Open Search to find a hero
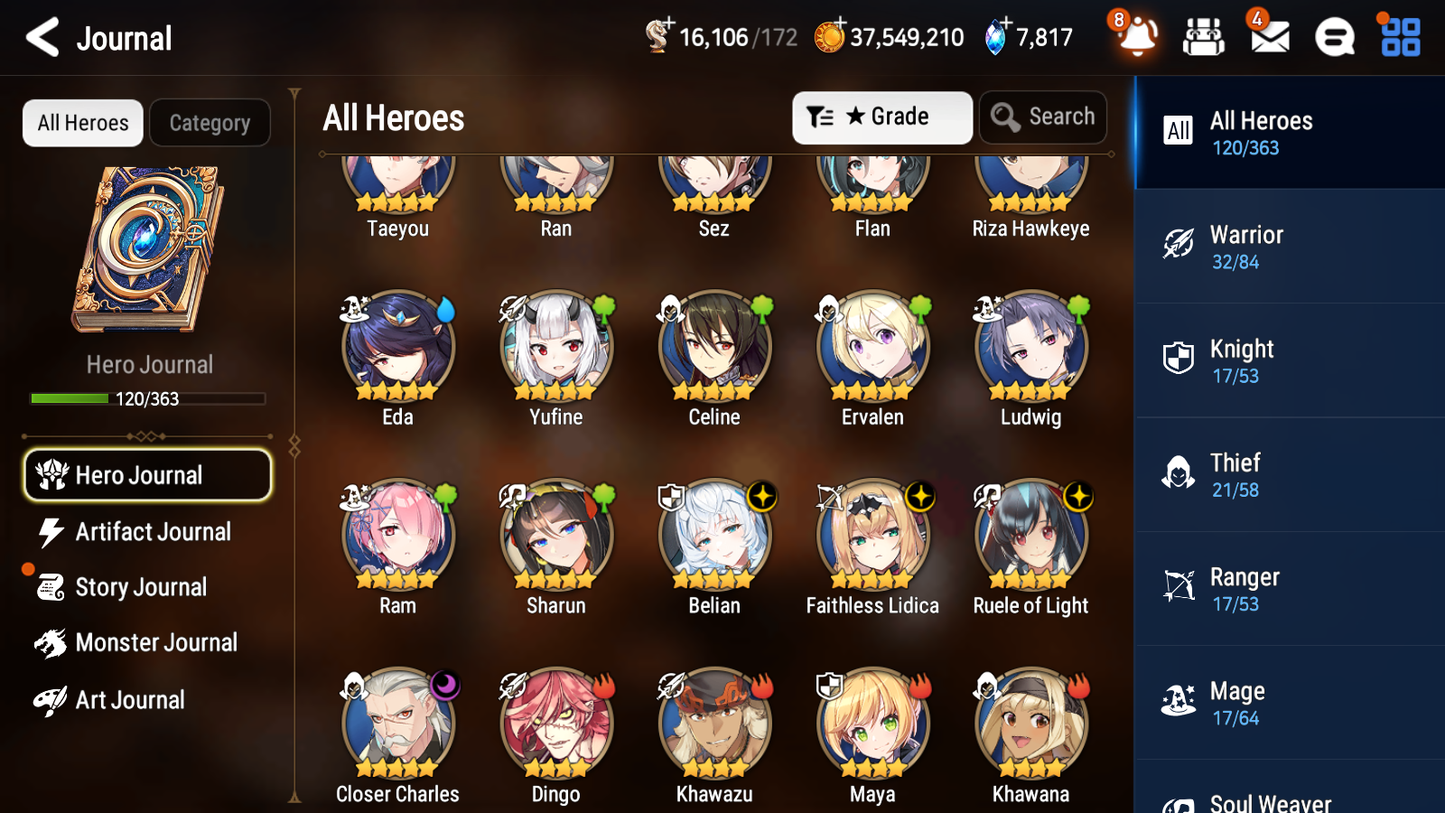The height and width of the screenshot is (813, 1445). coord(1043,117)
